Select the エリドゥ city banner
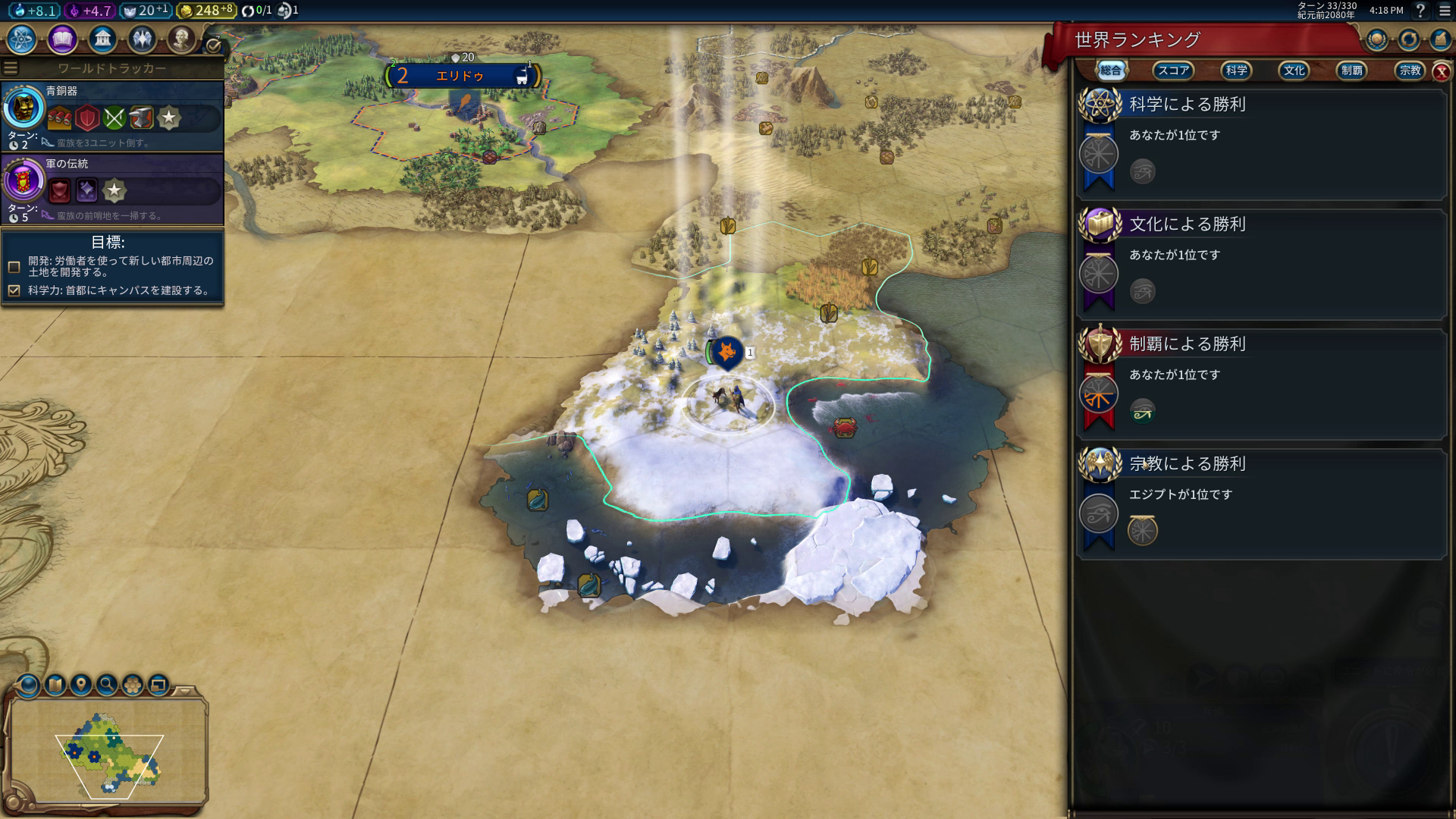 pos(462,76)
